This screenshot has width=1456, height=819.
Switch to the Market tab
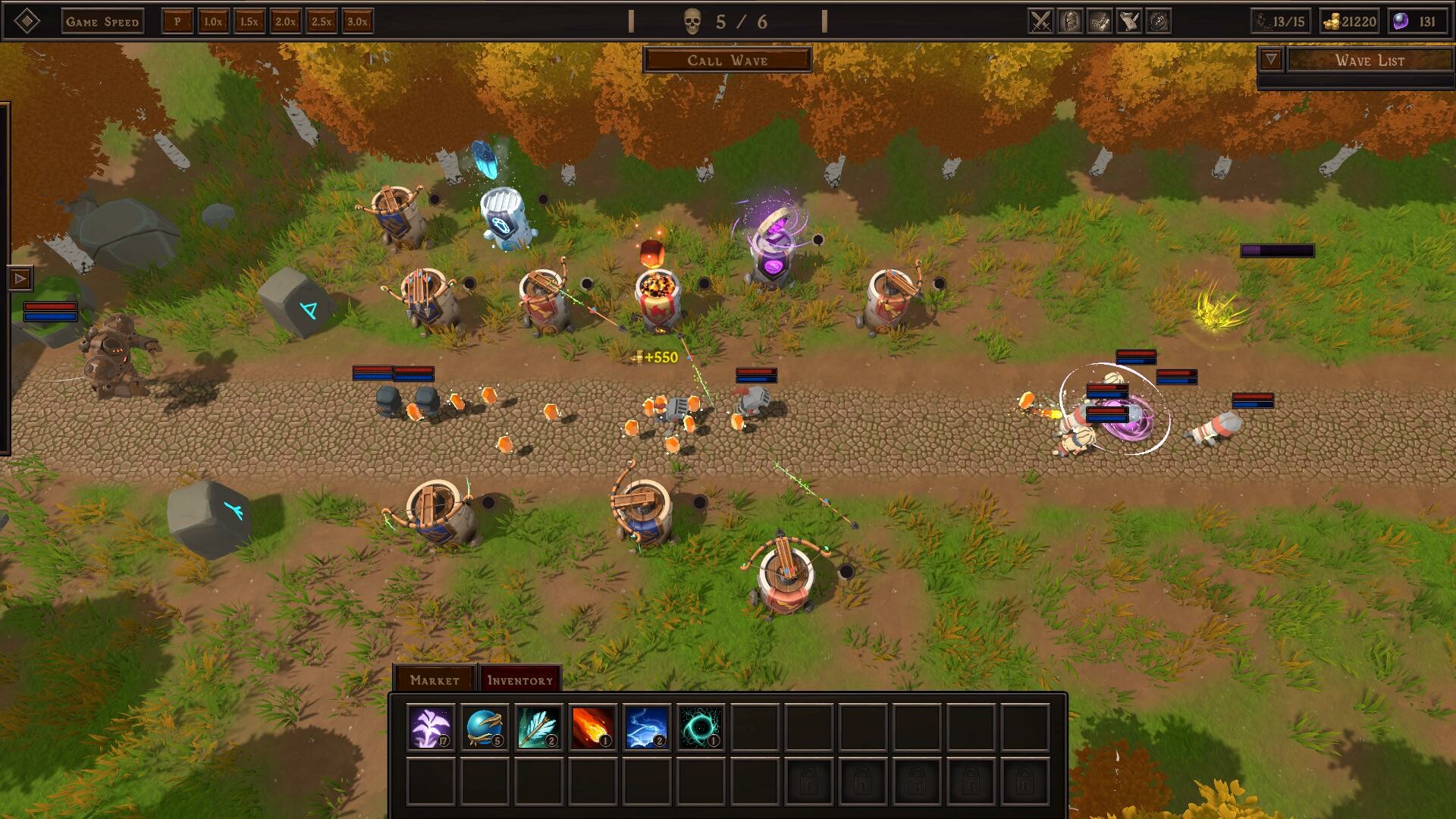click(433, 680)
